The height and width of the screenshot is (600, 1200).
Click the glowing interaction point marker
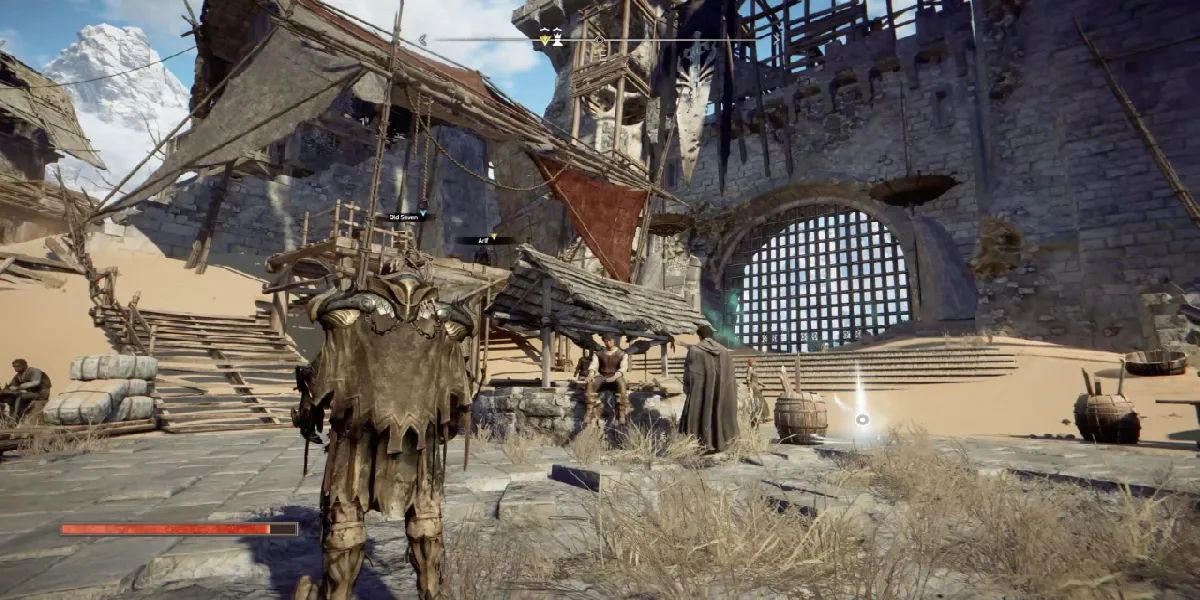[862, 418]
